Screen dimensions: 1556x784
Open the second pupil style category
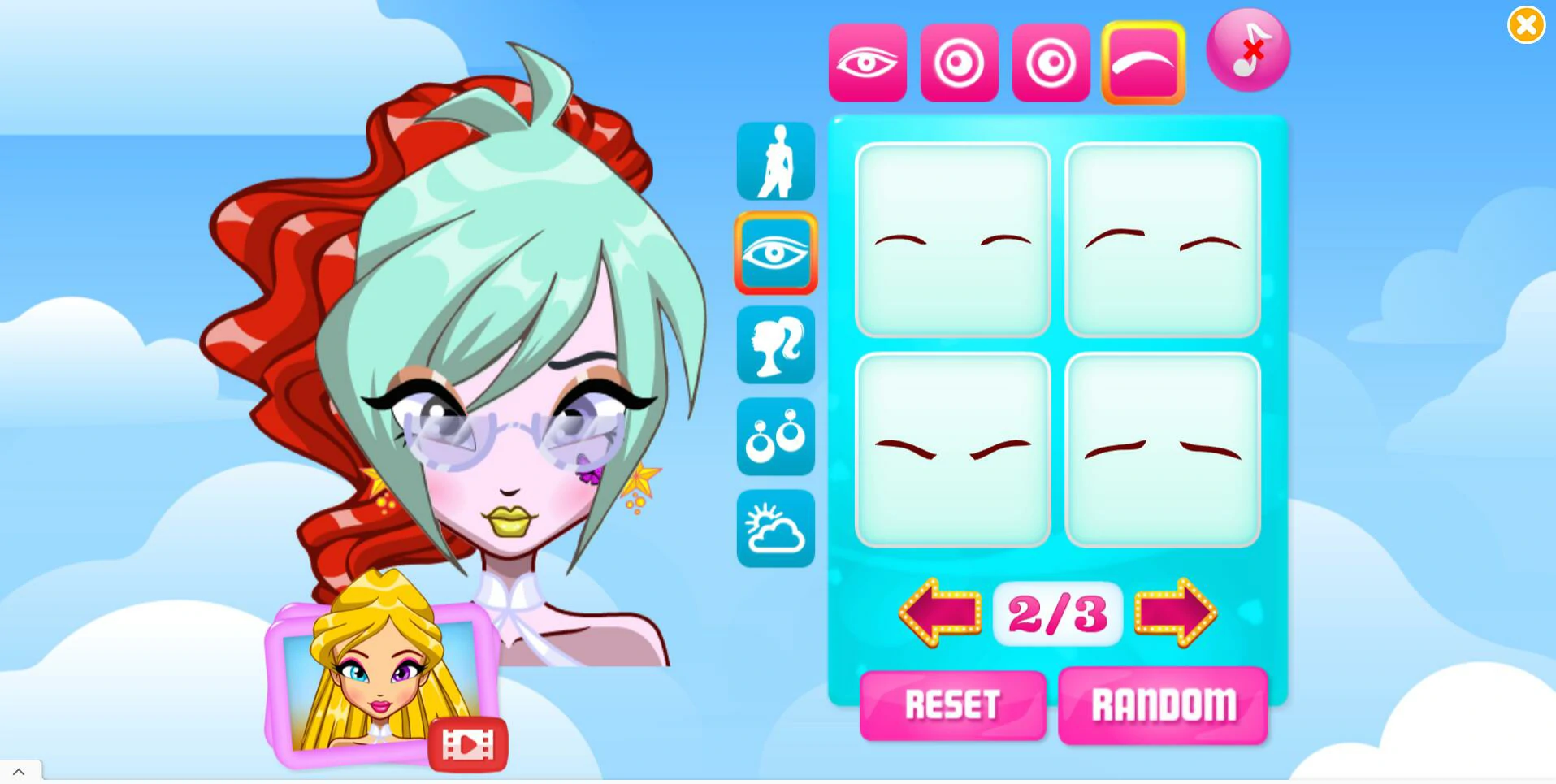(x=1051, y=63)
